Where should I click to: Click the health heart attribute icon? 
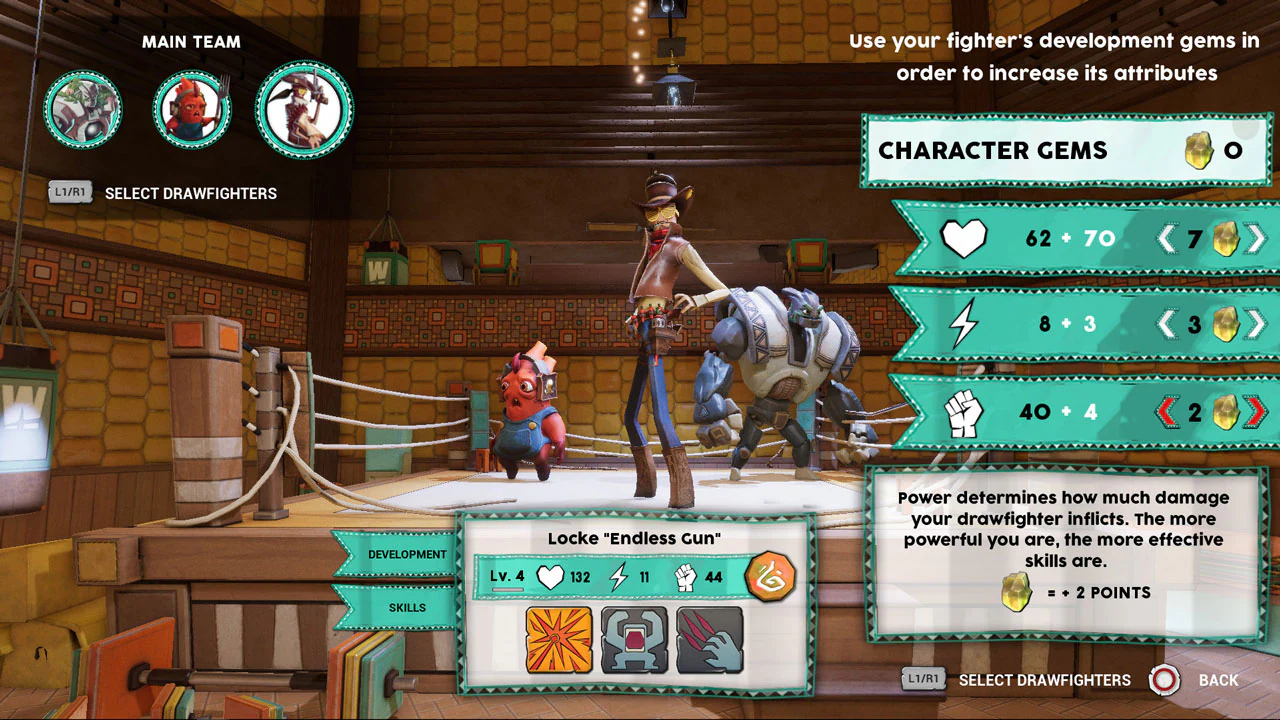tap(963, 238)
